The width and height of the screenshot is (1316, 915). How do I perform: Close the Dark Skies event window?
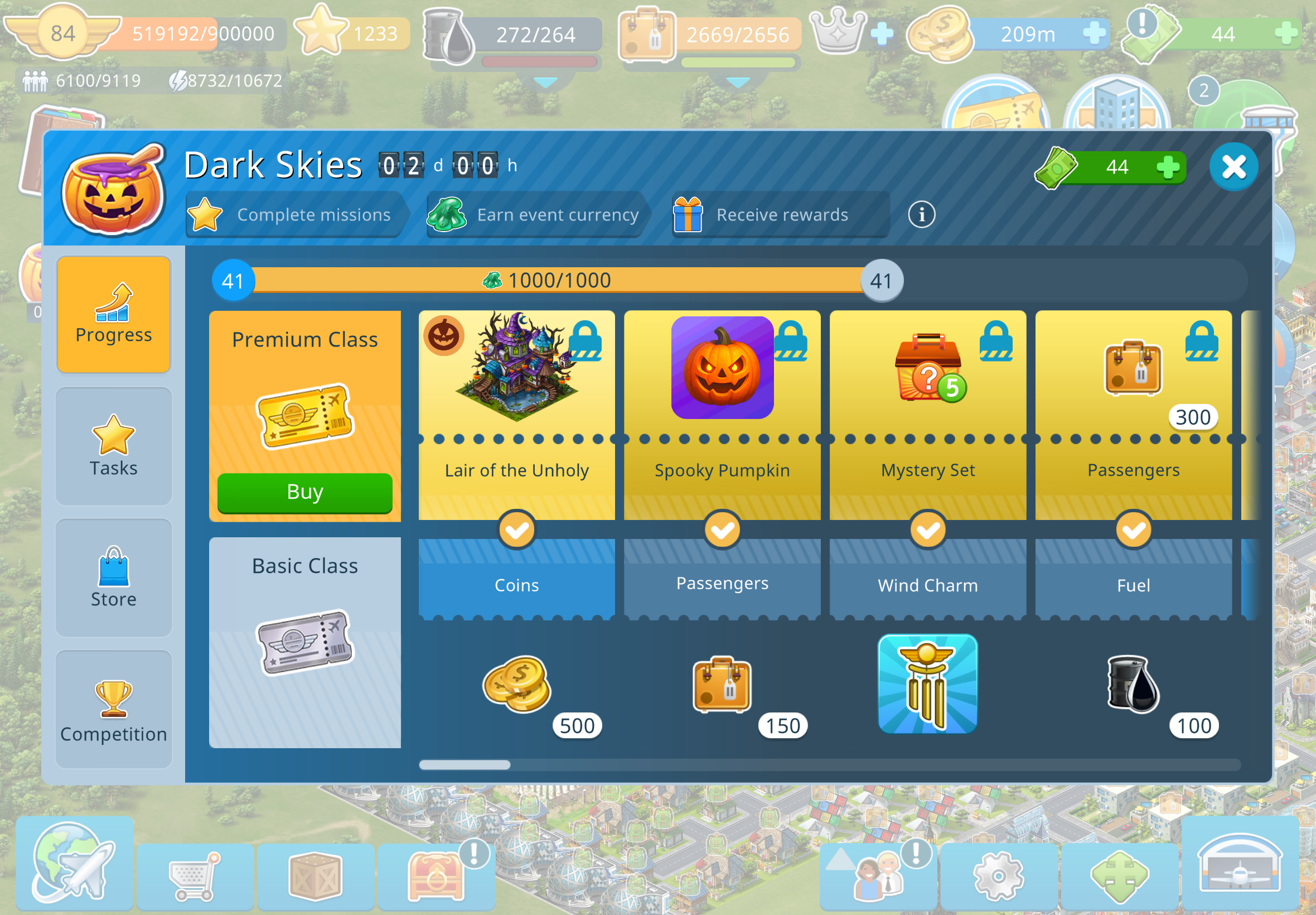1233,167
